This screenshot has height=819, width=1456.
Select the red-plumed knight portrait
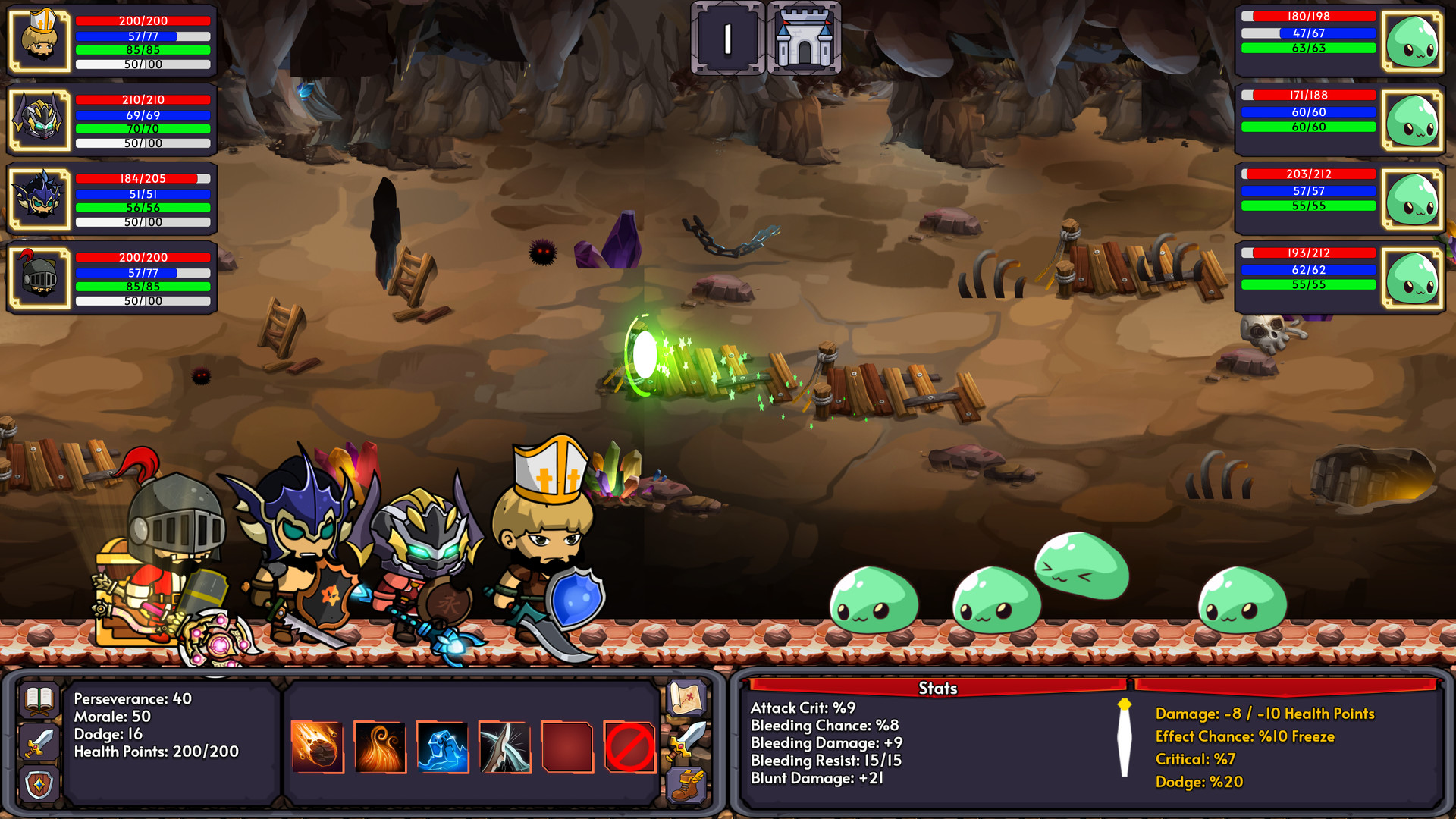click(40, 277)
